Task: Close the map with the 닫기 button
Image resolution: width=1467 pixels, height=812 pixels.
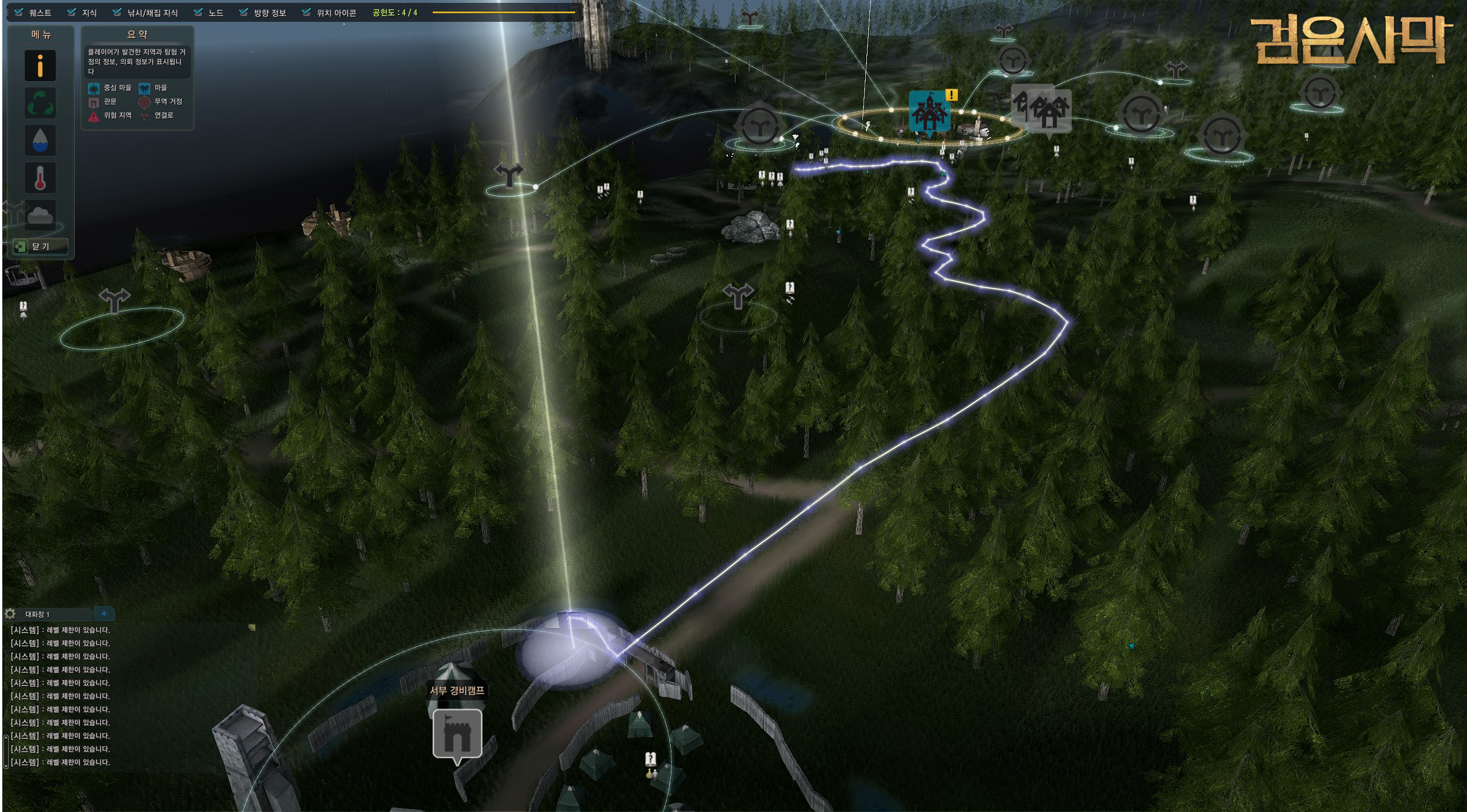Action: click(x=40, y=247)
